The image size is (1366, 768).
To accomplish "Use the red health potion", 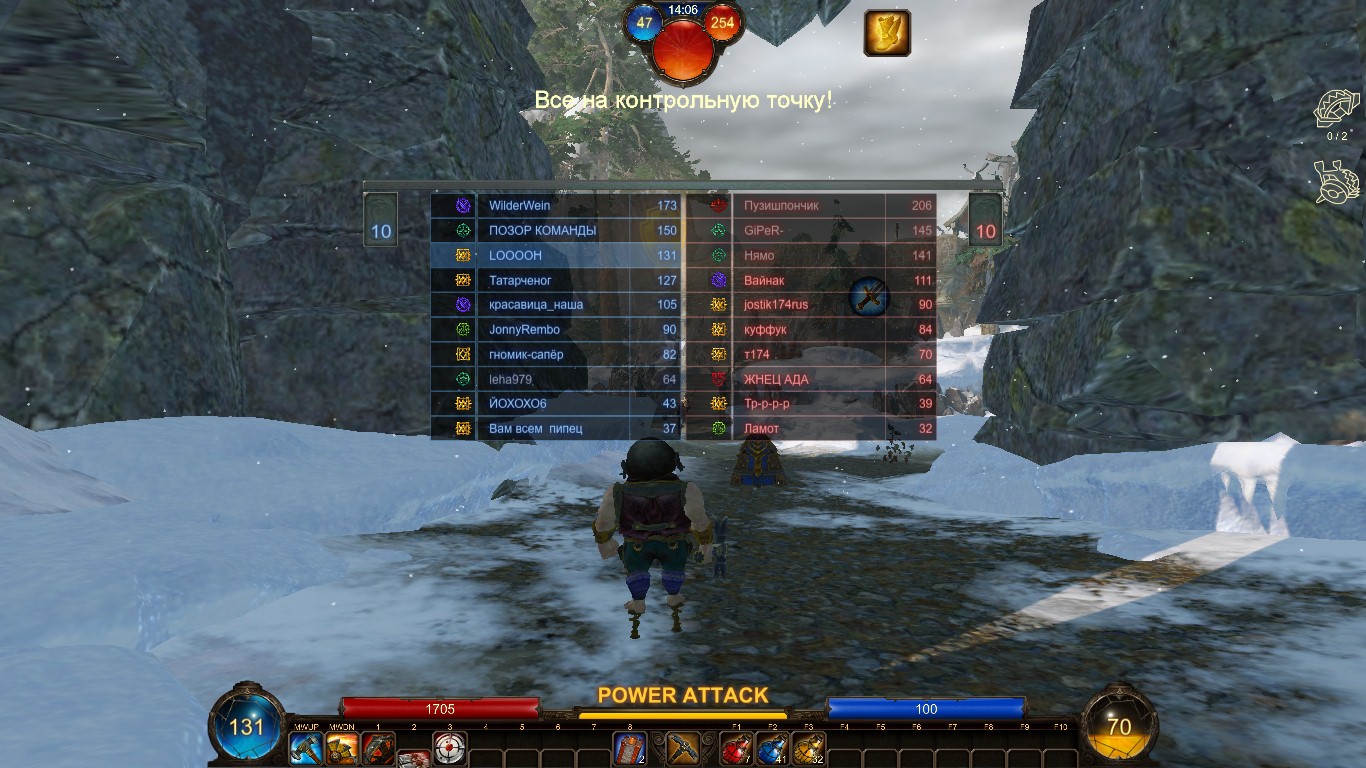I will pos(736,748).
